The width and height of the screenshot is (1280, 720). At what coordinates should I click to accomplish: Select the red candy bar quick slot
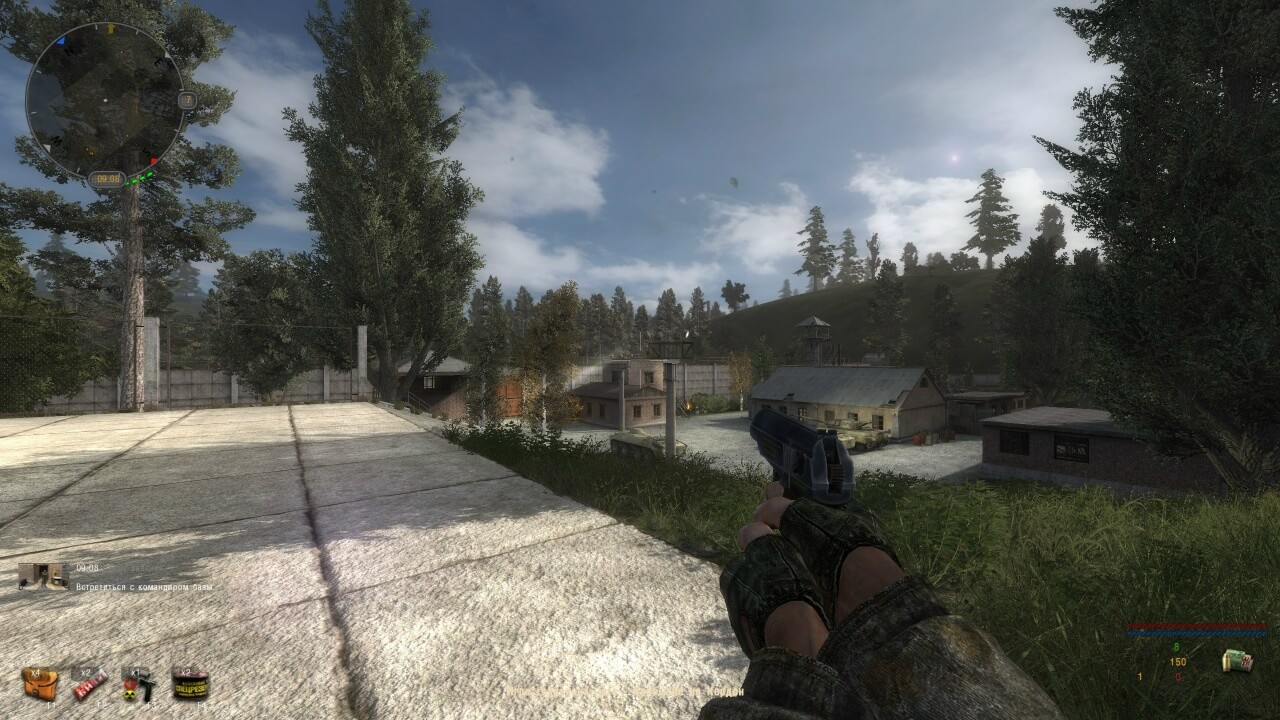click(x=89, y=684)
